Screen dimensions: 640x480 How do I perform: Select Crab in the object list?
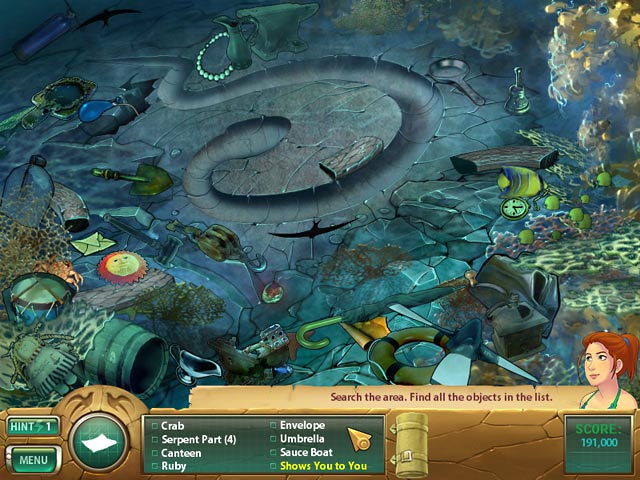tap(173, 425)
